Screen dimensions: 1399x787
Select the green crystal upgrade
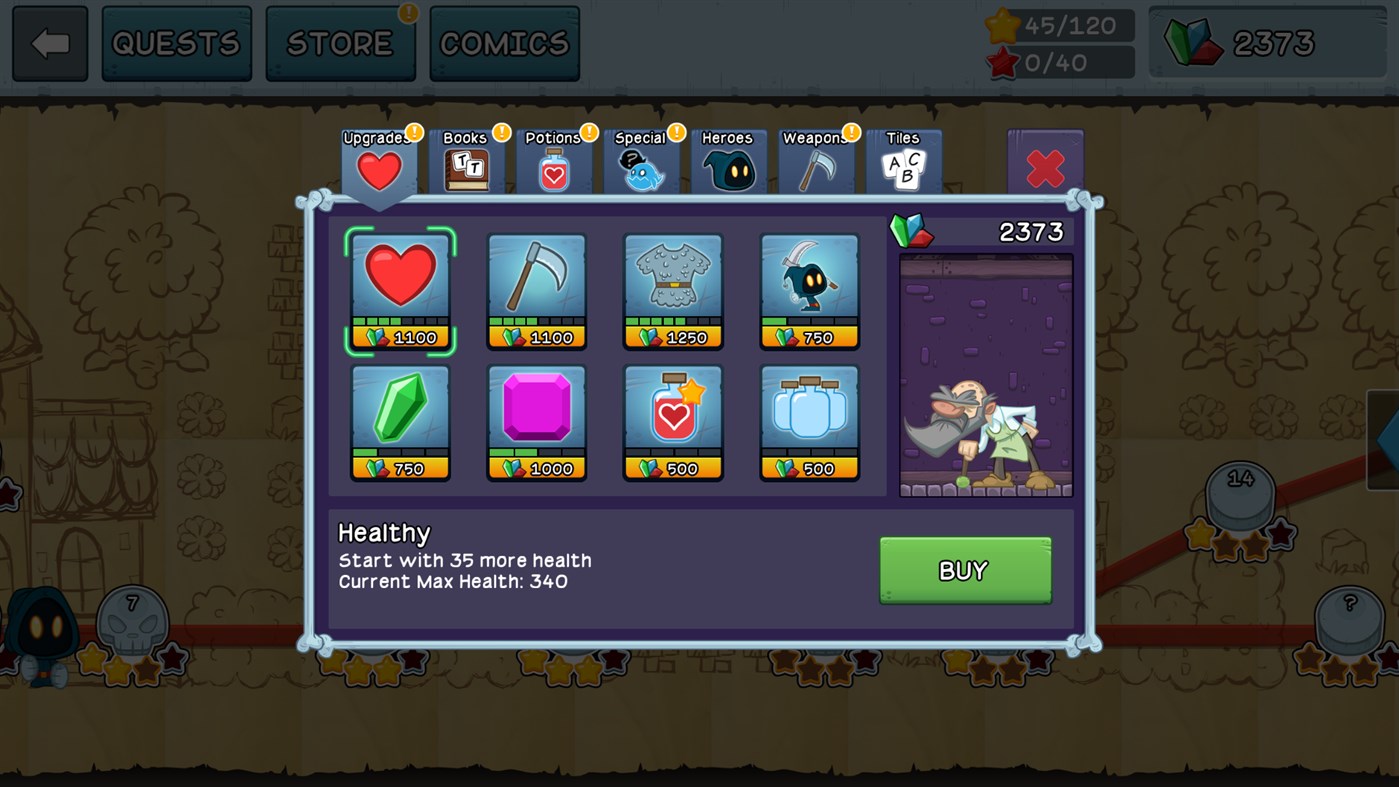400,421
